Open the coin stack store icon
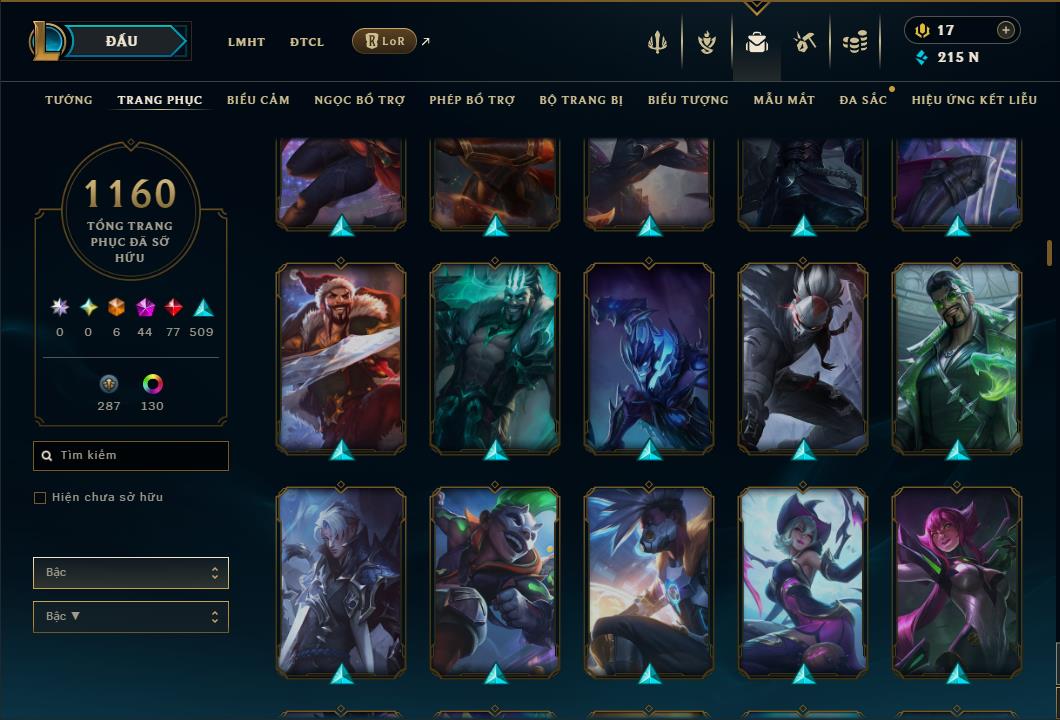This screenshot has height=720, width=1060. [854, 42]
